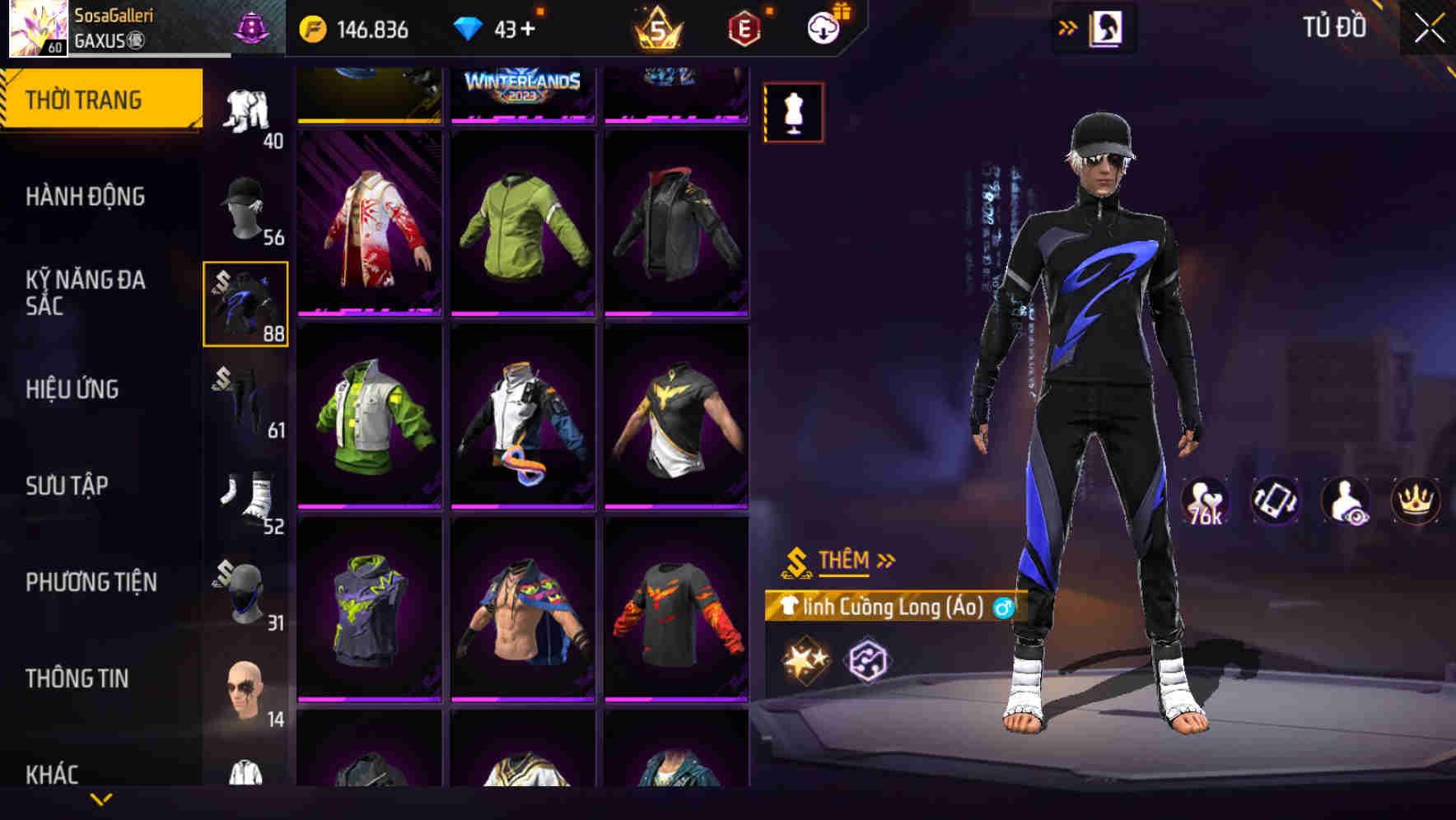Click the THÊM button

pos(843,560)
